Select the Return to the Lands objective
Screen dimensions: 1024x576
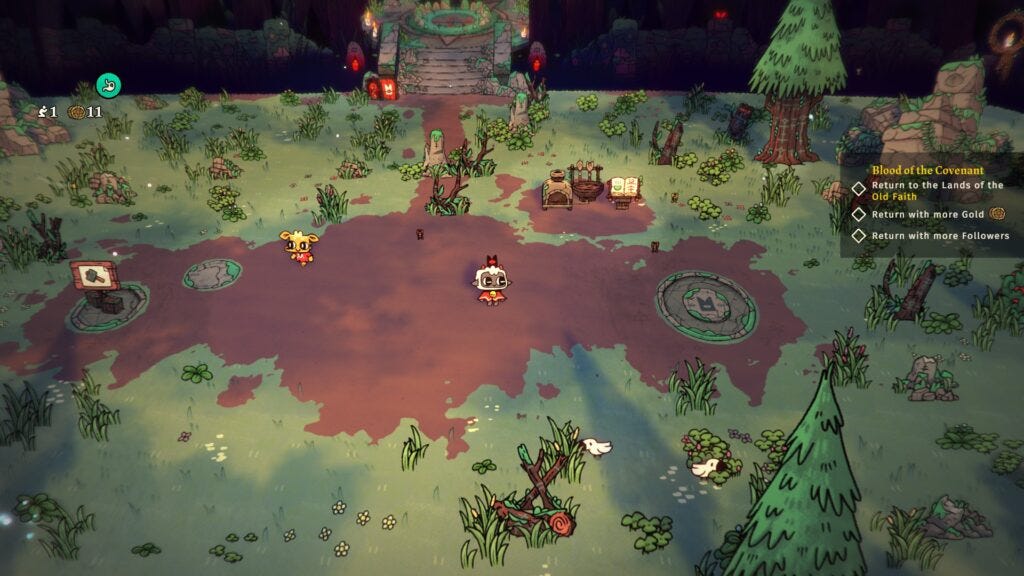point(936,191)
